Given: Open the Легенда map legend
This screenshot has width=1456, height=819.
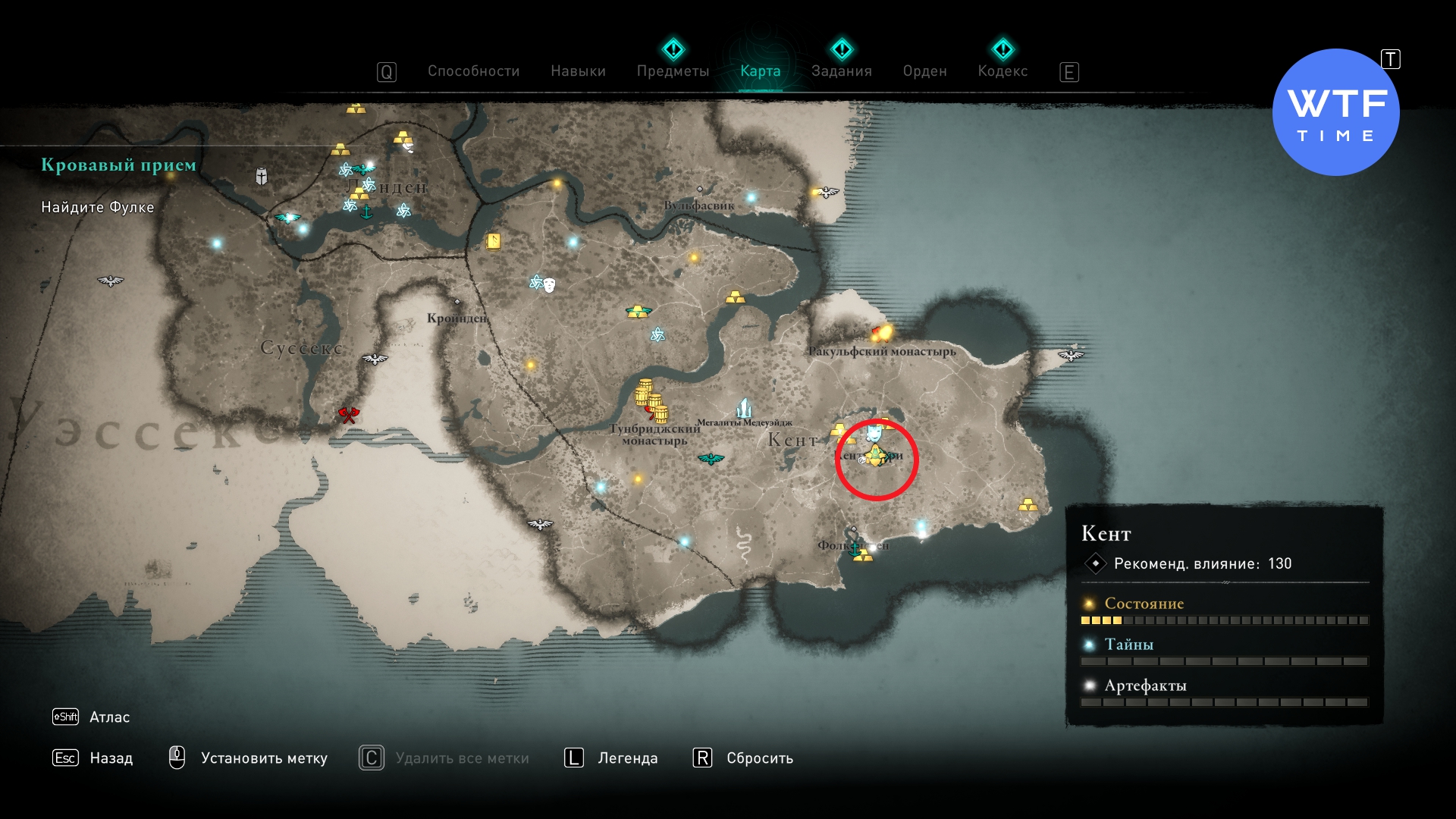Looking at the screenshot, I should click(627, 758).
